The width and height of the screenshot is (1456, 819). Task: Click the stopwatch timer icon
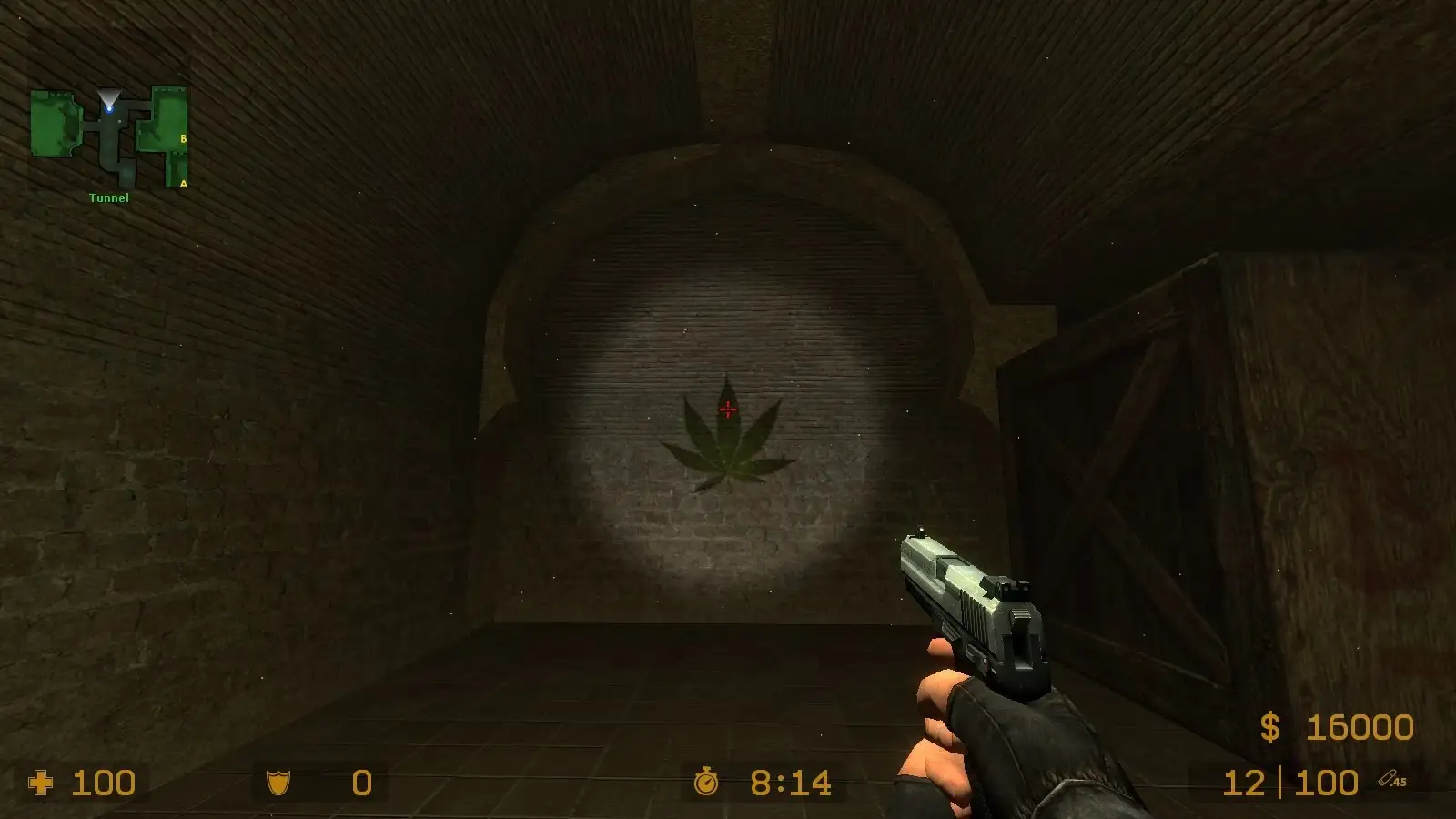[x=706, y=781]
